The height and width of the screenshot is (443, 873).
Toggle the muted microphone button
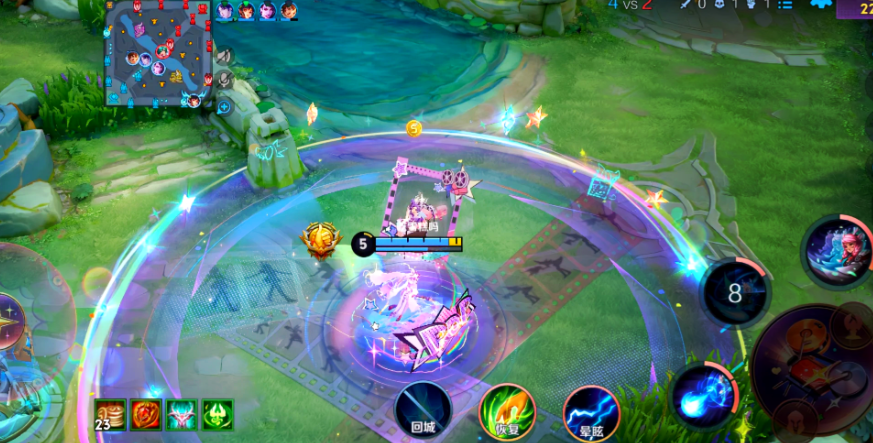click(224, 78)
